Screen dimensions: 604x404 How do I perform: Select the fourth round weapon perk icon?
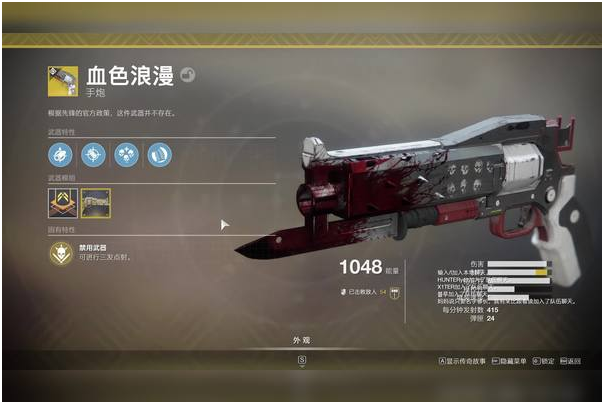coord(160,154)
